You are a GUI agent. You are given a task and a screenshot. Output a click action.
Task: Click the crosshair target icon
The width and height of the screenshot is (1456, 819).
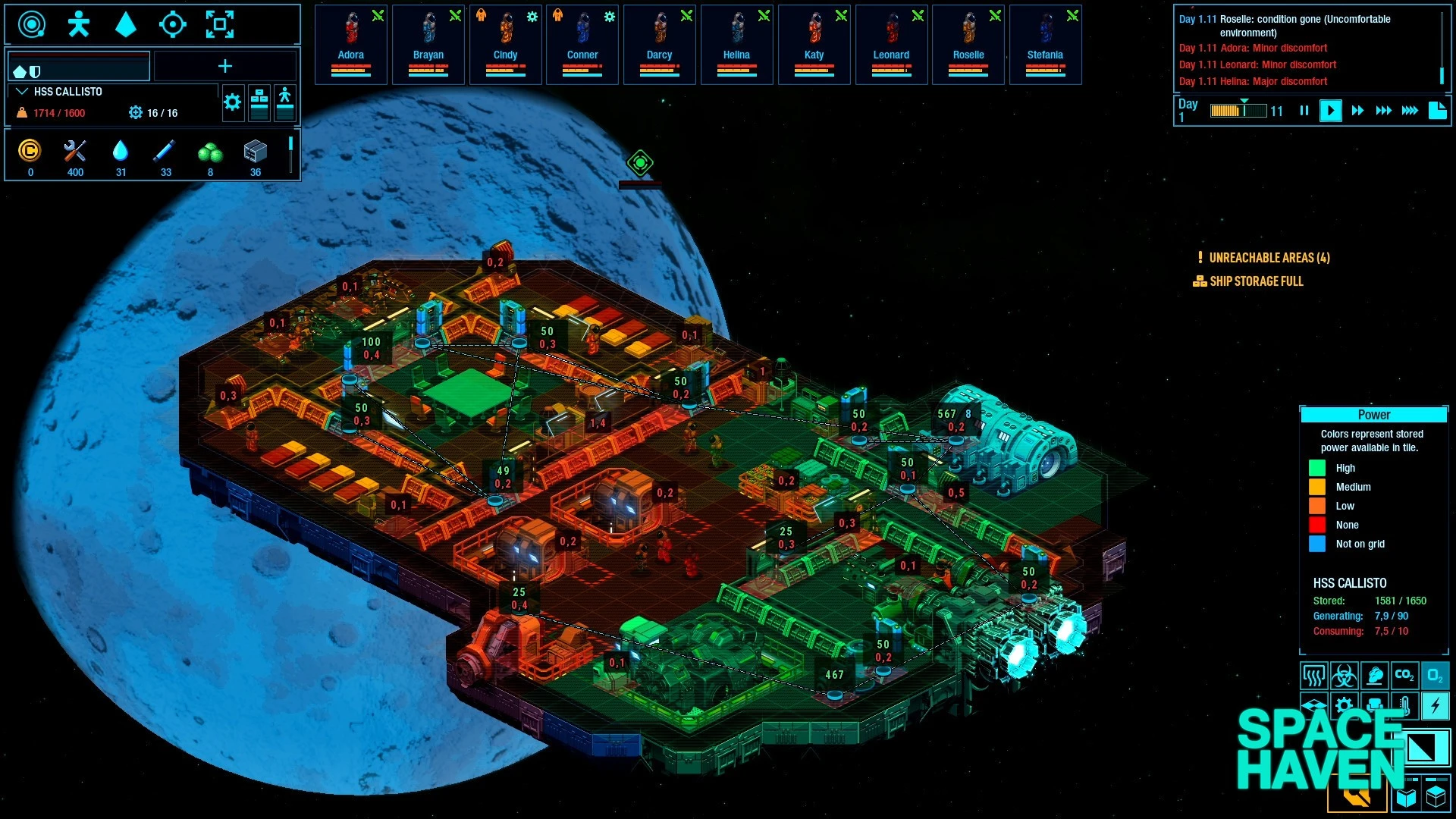click(x=172, y=24)
